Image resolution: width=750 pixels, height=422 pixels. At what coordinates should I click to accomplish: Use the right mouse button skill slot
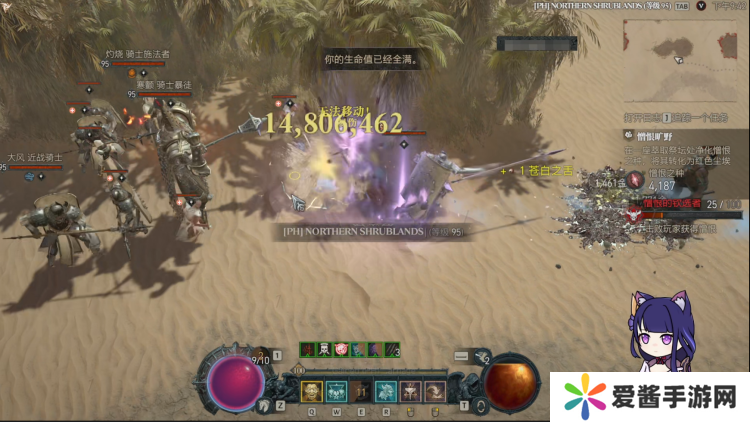[435, 391]
